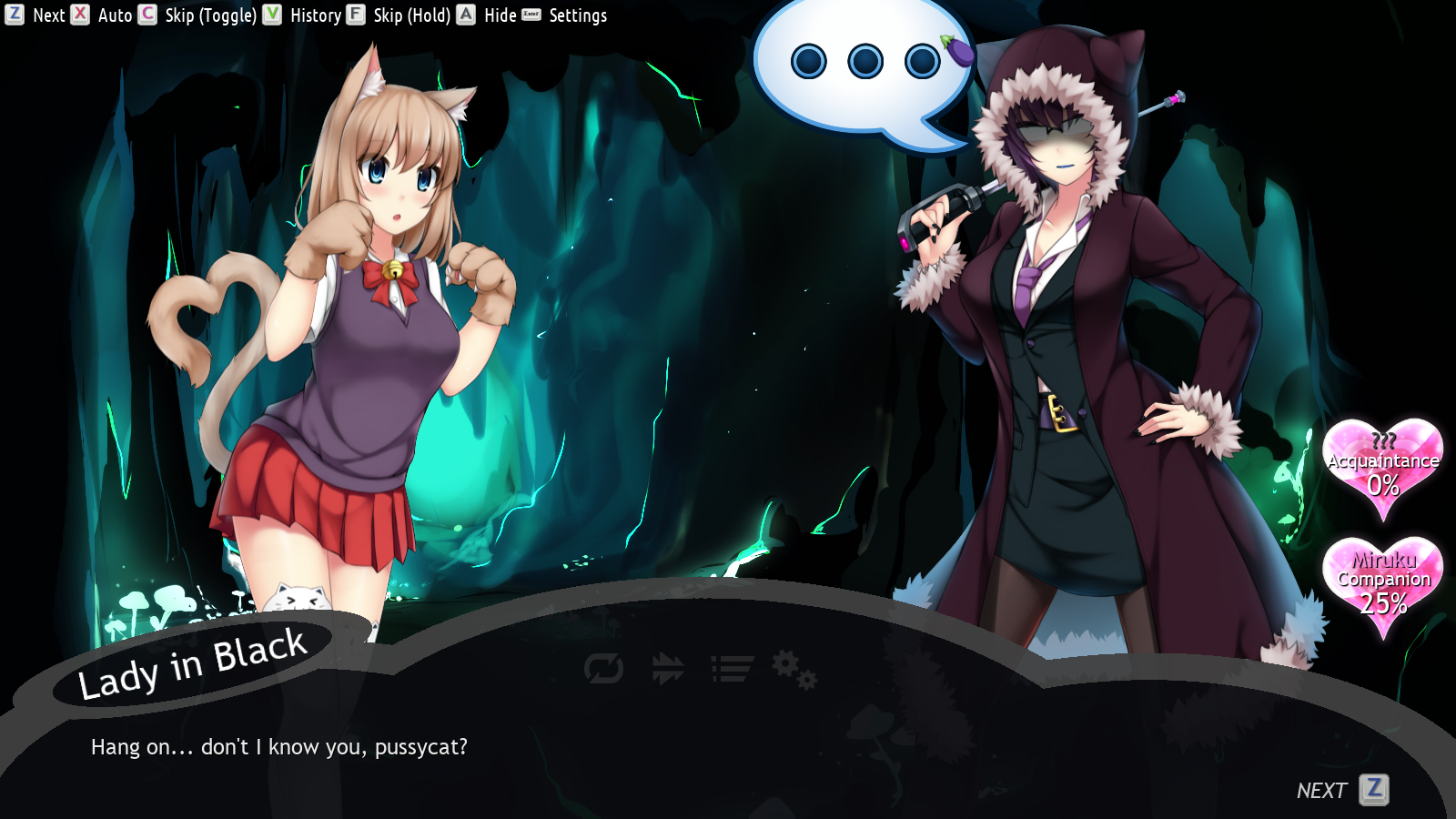The image size is (1456, 819).
Task: Click the Z key icon next to NEXT
Action: [x=1374, y=790]
